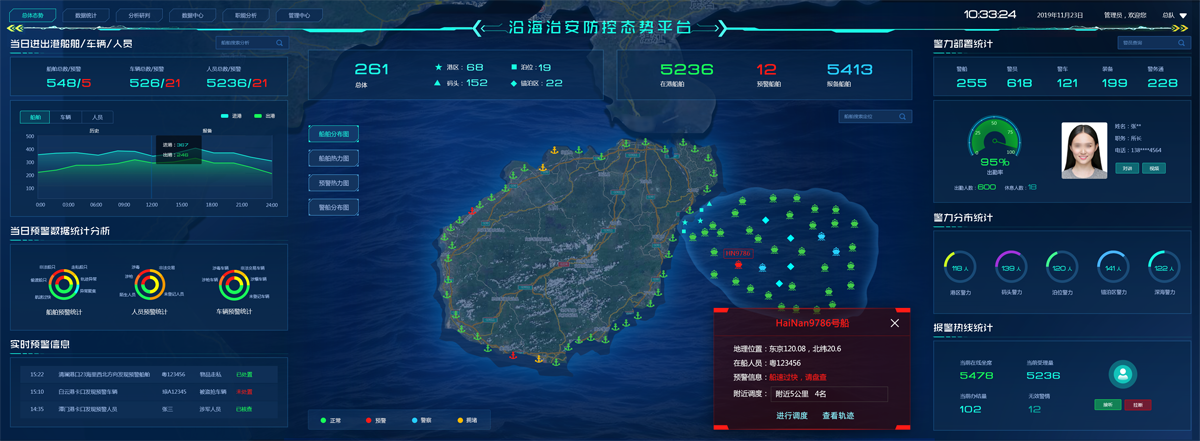Answer the hotline call with the green button
This screenshot has width=1200, height=441.
click(x=1107, y=405)
